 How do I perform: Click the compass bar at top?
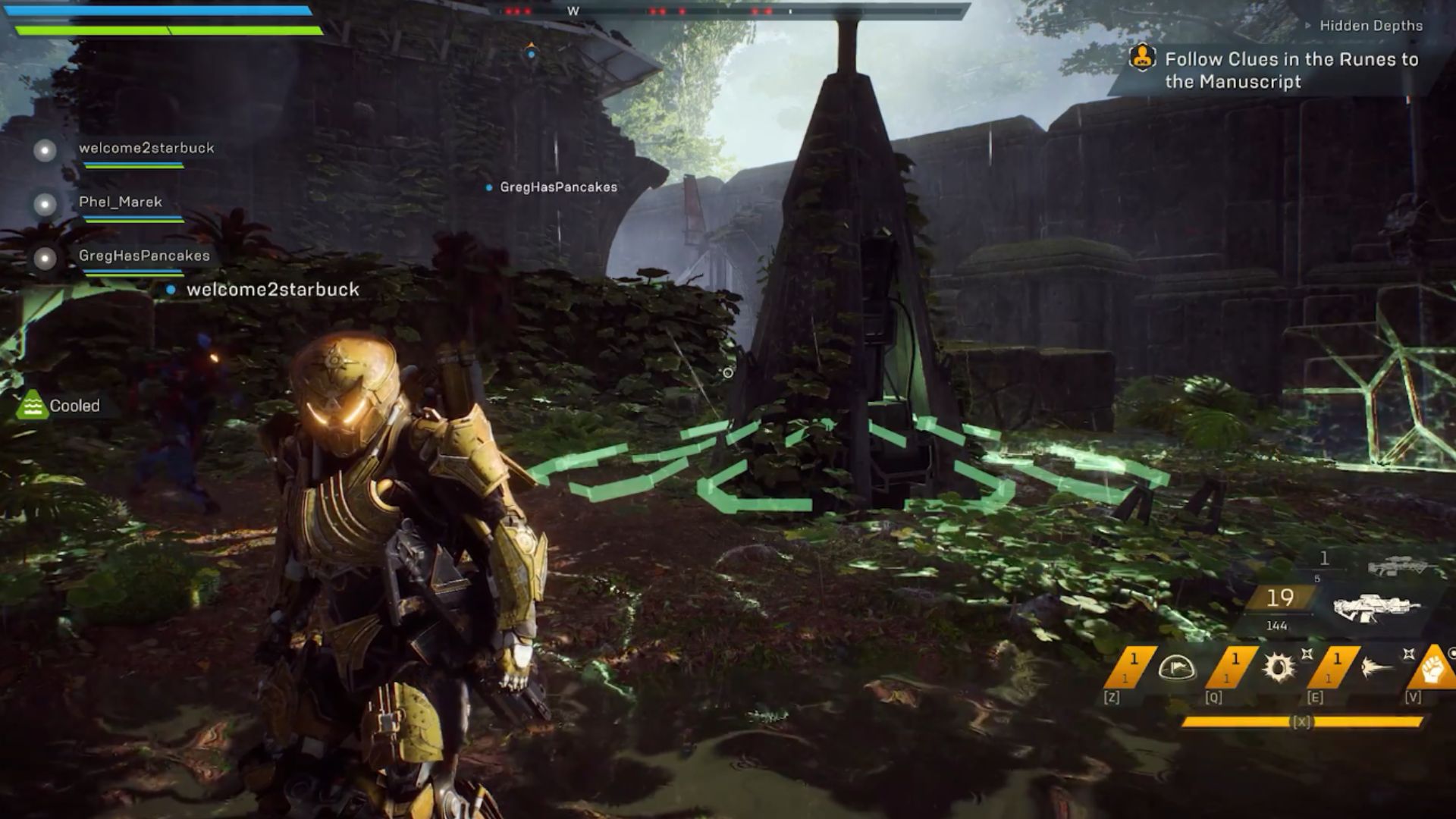728,11
